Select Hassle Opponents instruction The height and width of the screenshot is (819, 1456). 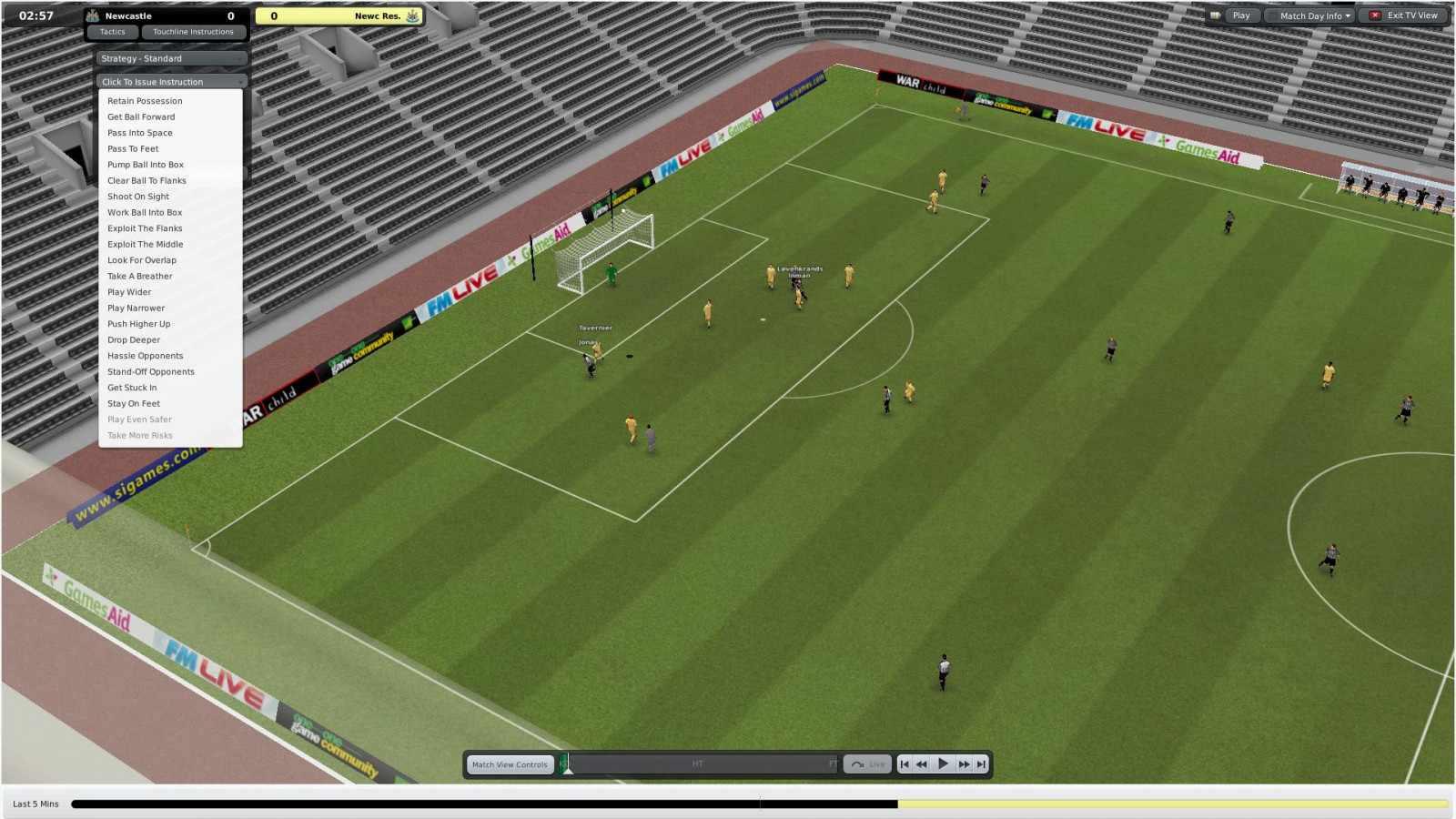(145, 356)
